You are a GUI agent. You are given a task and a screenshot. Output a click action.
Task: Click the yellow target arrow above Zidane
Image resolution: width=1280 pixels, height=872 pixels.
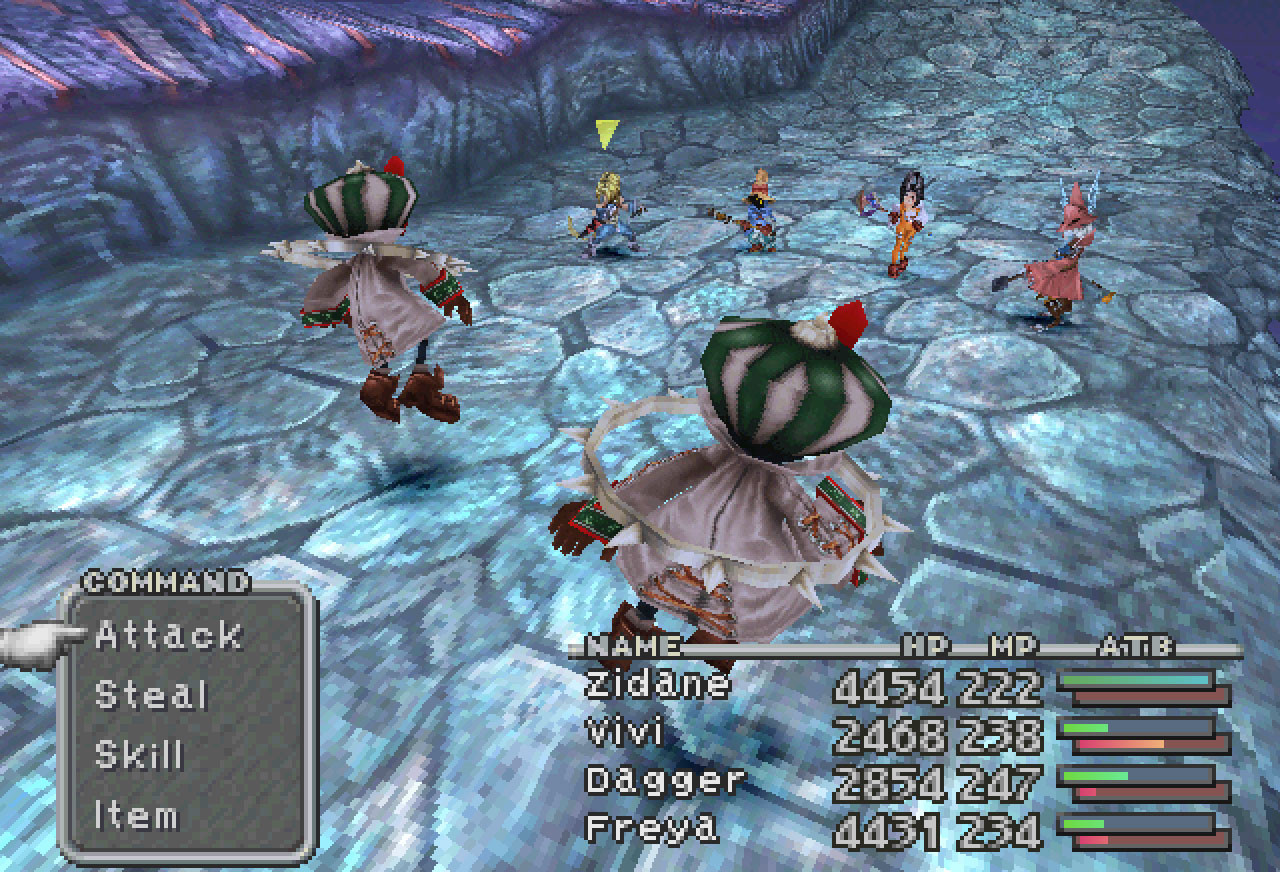click(x=607, y=131)
